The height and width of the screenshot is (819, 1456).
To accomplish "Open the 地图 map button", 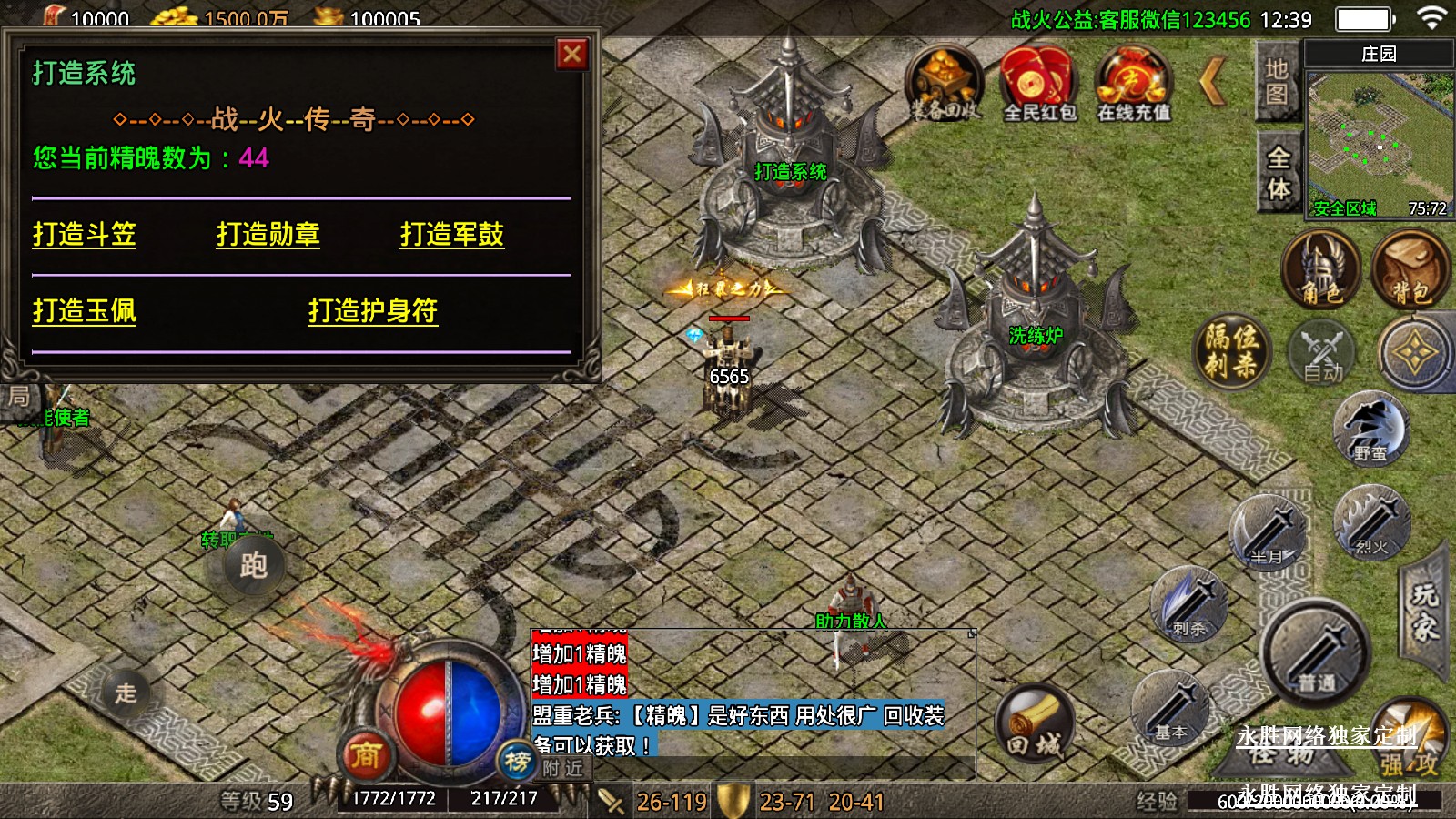I will [1277, 82].
